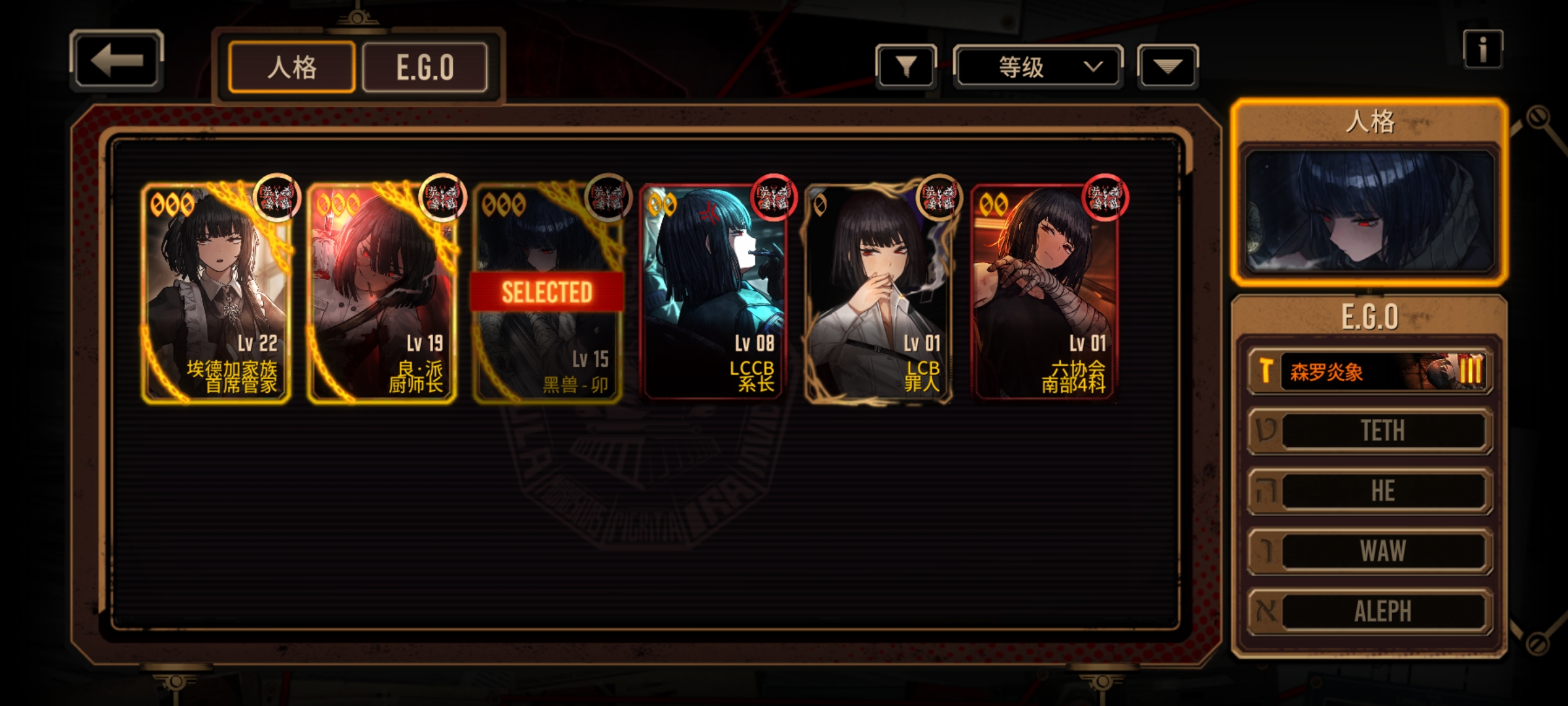Open the HE E.G.O slot
Image resolution: width=1568 pixels, height=706 pixels.
click(x=1371, y=491)
